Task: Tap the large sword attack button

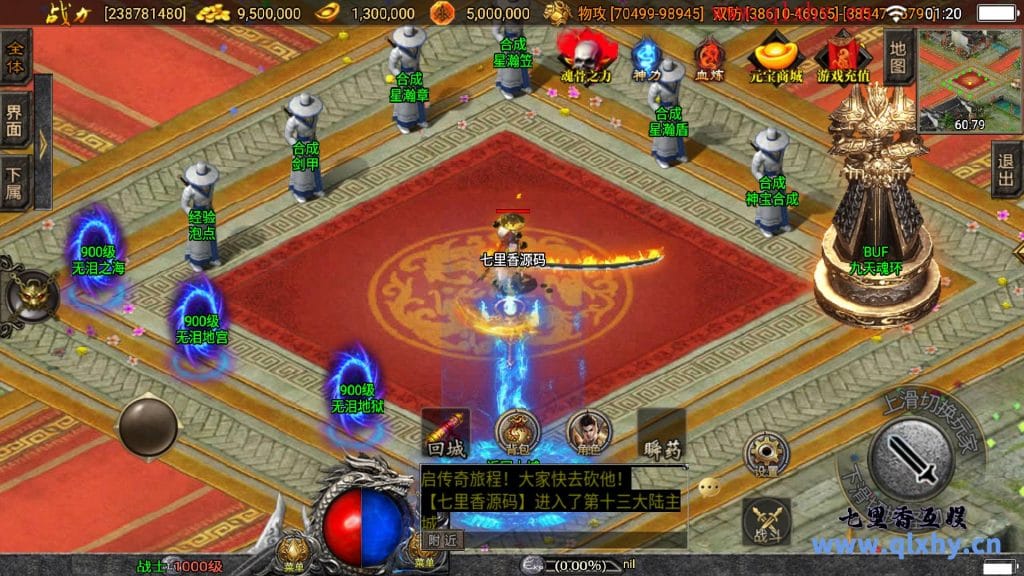Action: pos(911,458)
